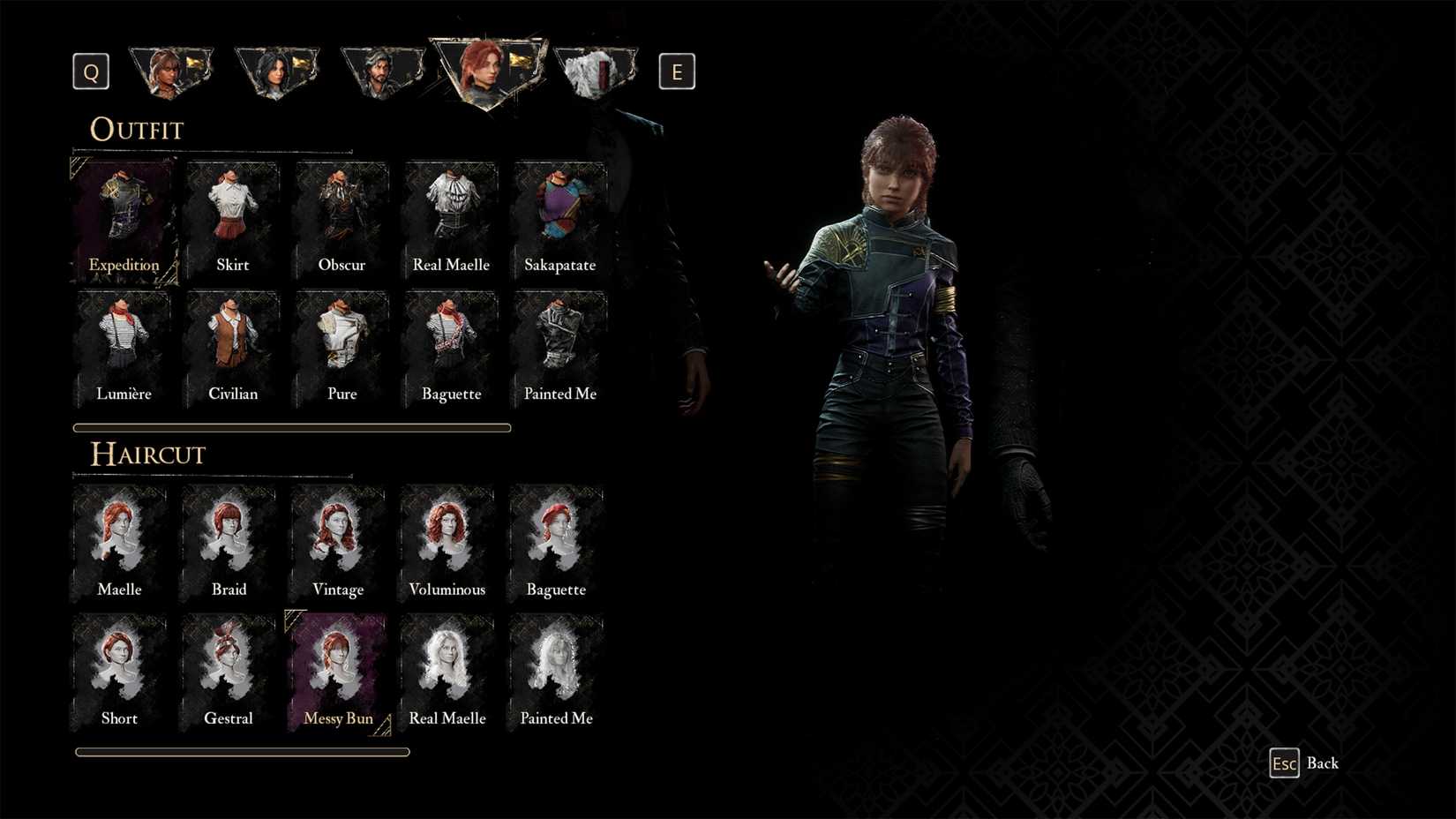Select the next character with E
The image size is (1456, 819).
pos(678,71)
